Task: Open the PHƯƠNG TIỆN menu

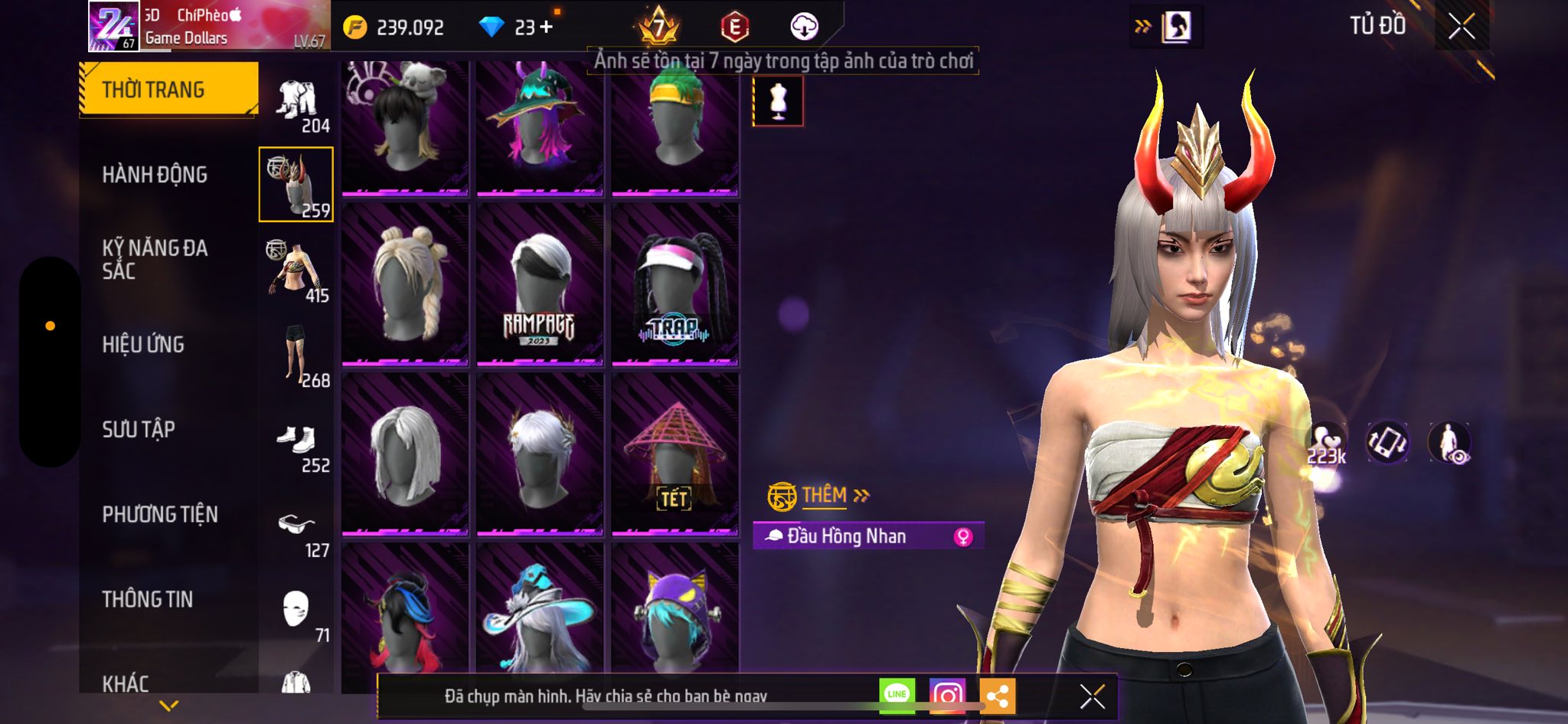Action: 160,514
